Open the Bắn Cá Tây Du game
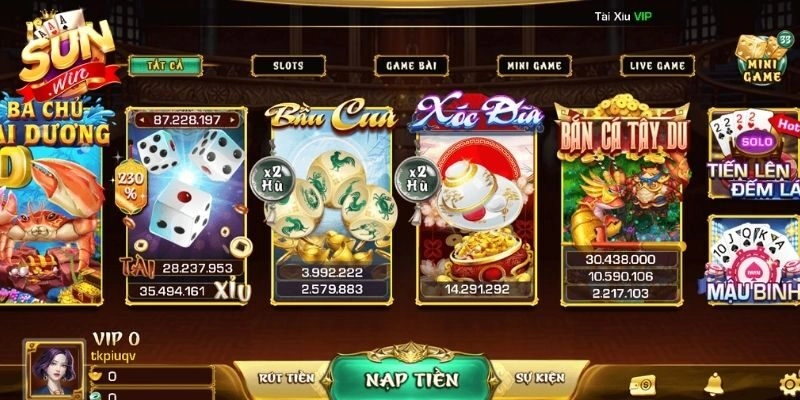Viewport: 800px width, 400px height. [624, 203]
